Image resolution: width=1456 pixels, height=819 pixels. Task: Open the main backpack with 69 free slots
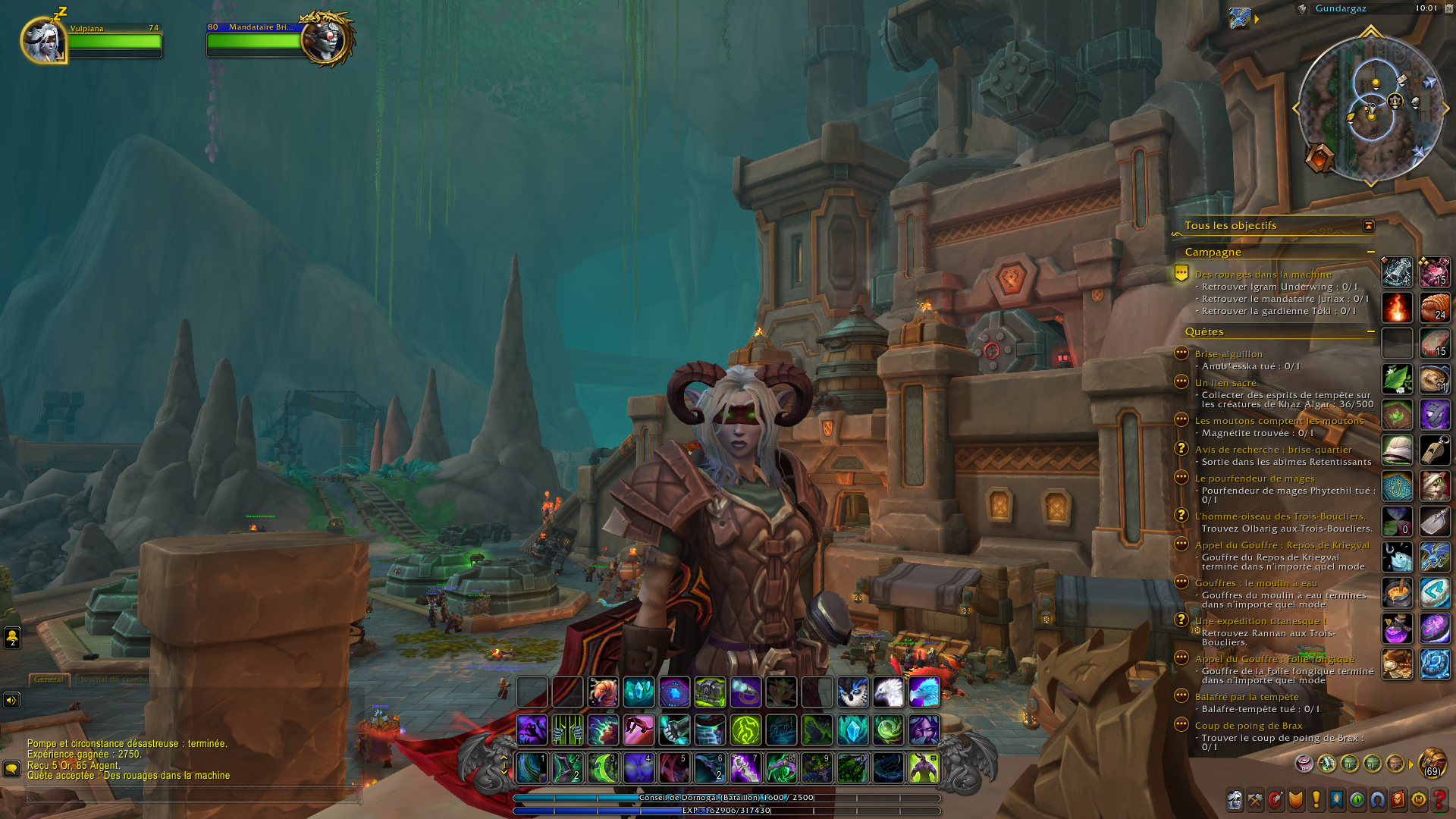pyautogui.click(x=1432, y=763)
